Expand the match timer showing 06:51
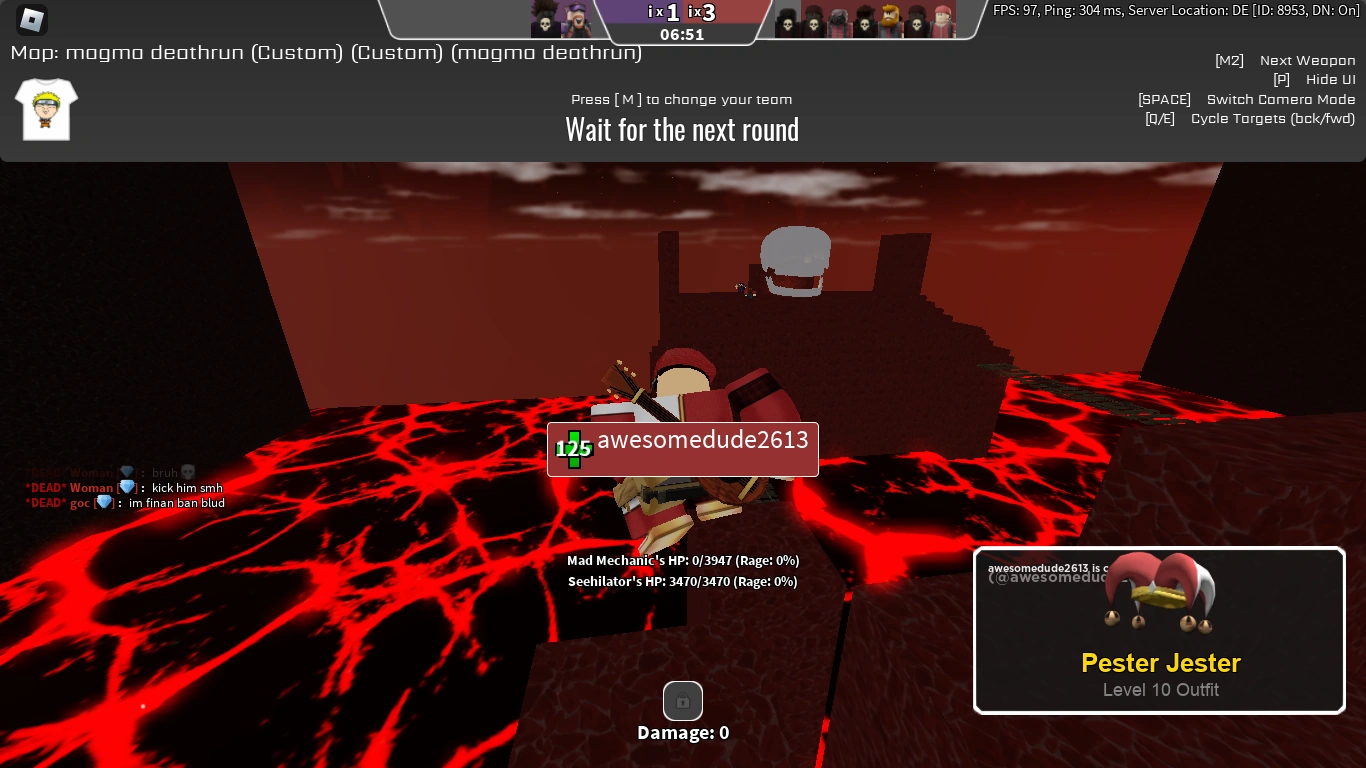1366x768 pixels. coord(682,32)
